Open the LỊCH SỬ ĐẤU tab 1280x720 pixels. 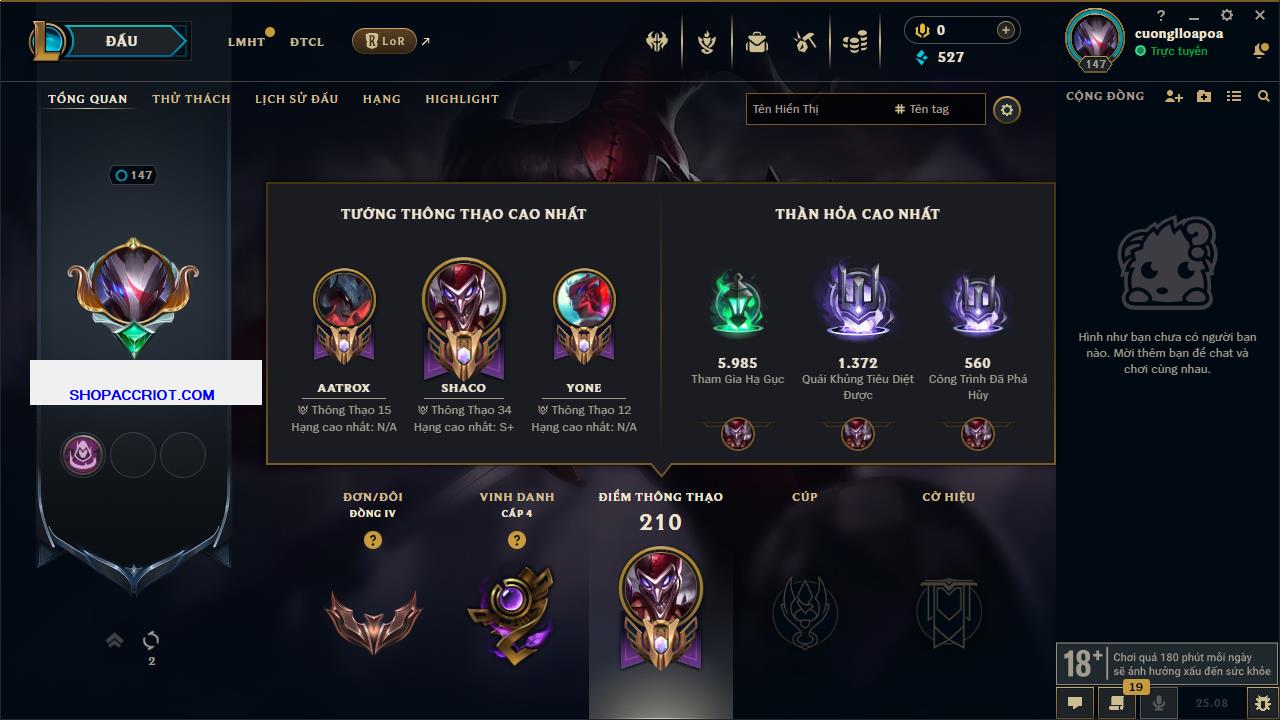[x=296, y=99]
